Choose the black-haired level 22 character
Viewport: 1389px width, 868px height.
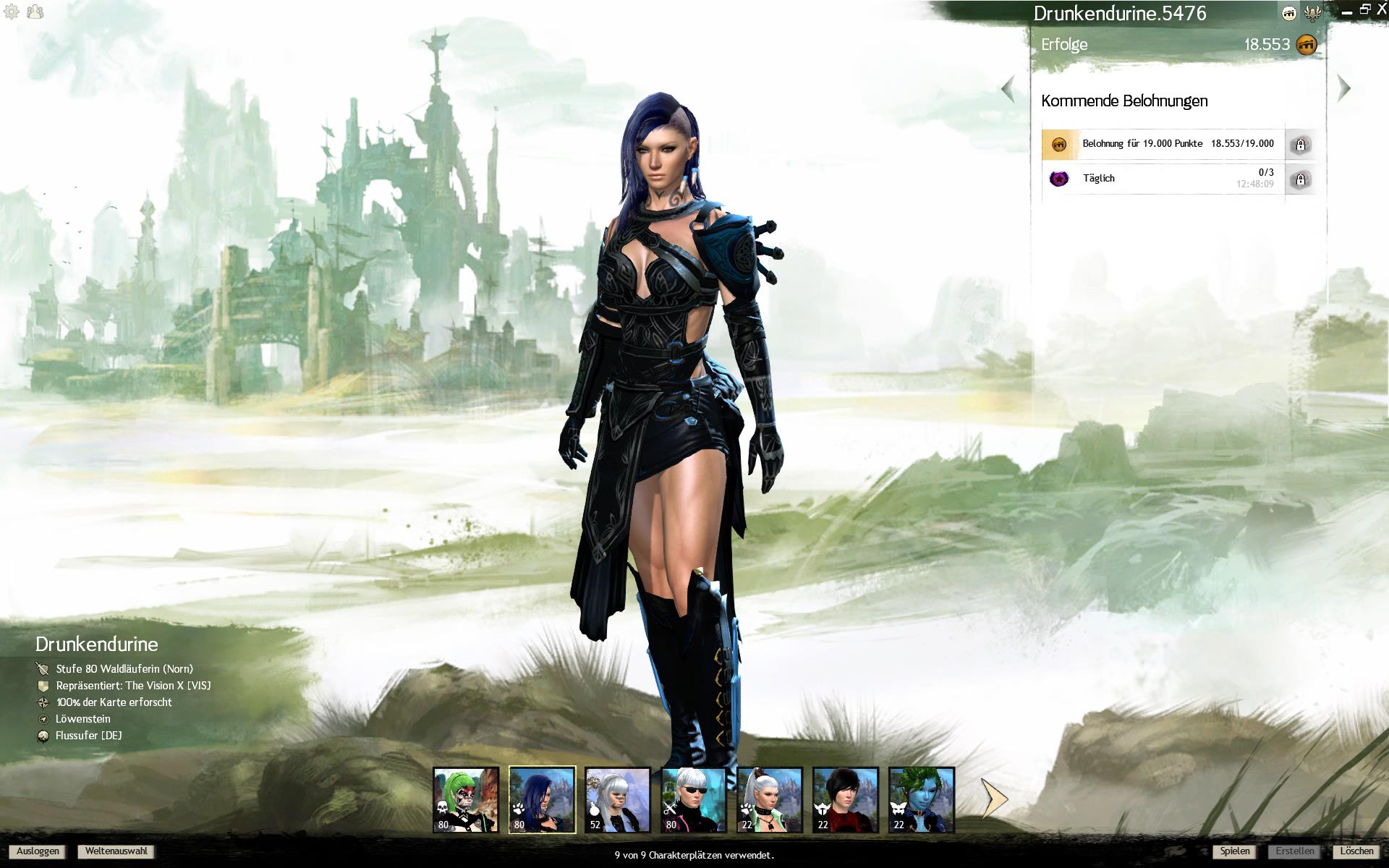point(846,800)
